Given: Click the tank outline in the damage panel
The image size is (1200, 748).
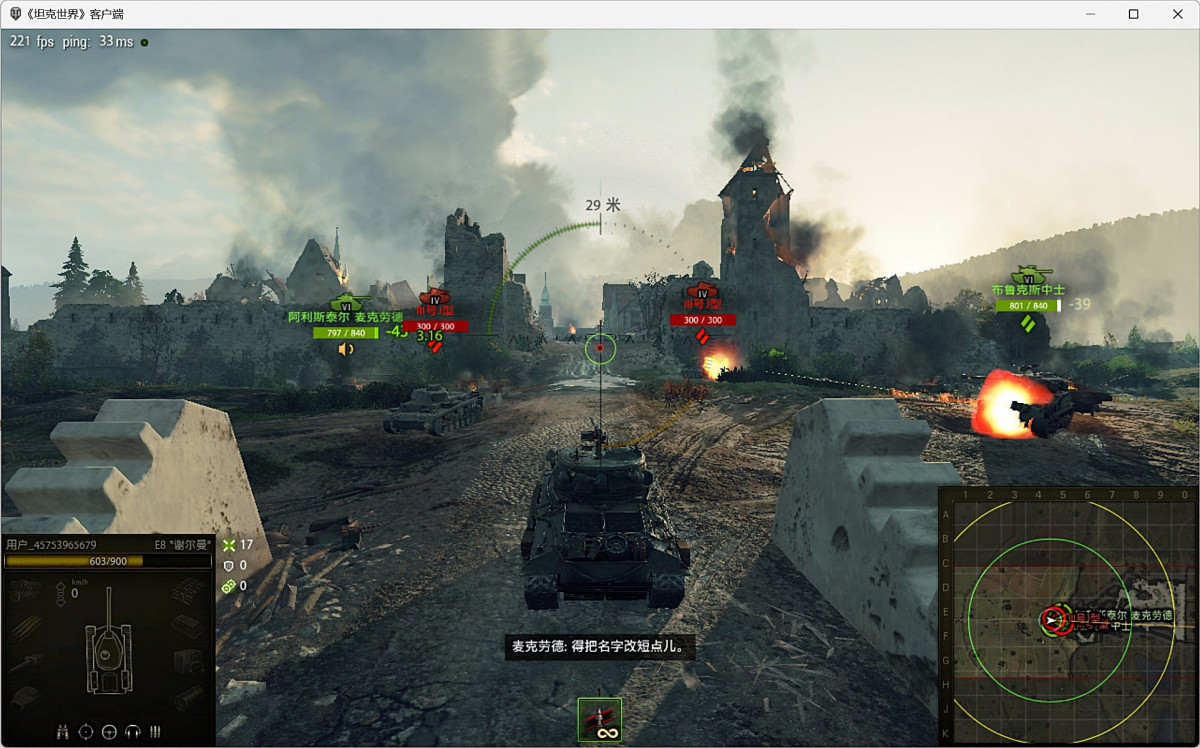Looking at the screenshot, I should coord(107,655).
